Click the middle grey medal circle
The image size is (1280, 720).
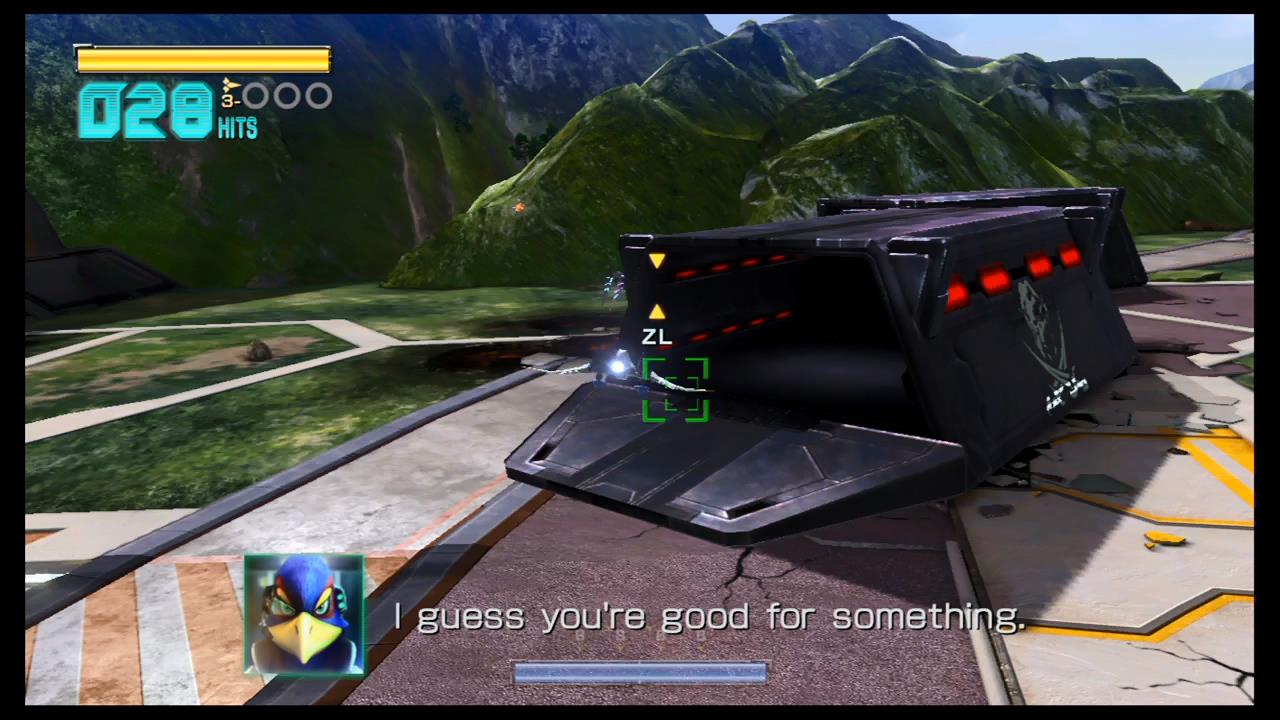click(x=285, y=95)
